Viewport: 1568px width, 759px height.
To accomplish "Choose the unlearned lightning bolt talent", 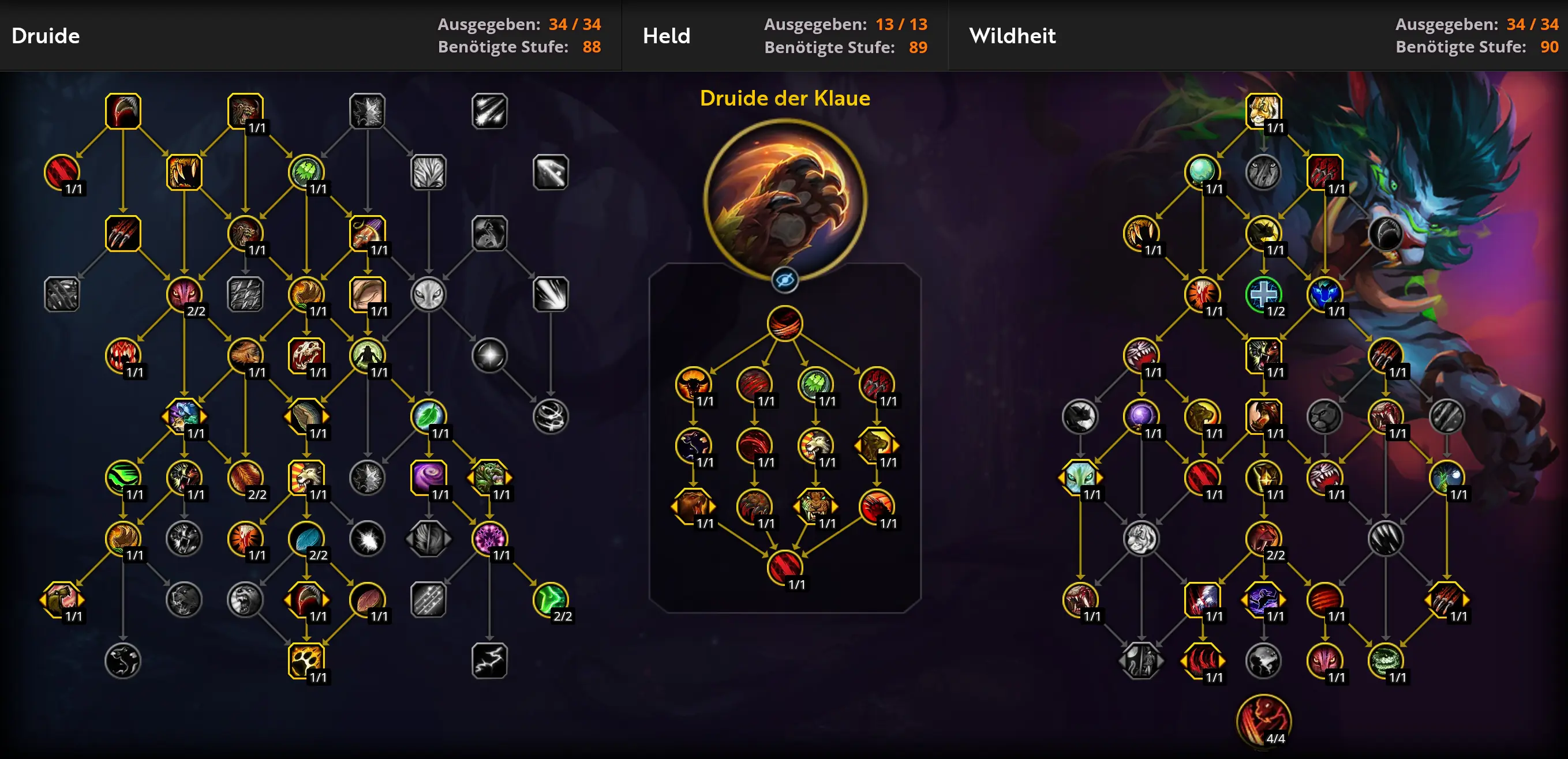I will tap(489, 660).
